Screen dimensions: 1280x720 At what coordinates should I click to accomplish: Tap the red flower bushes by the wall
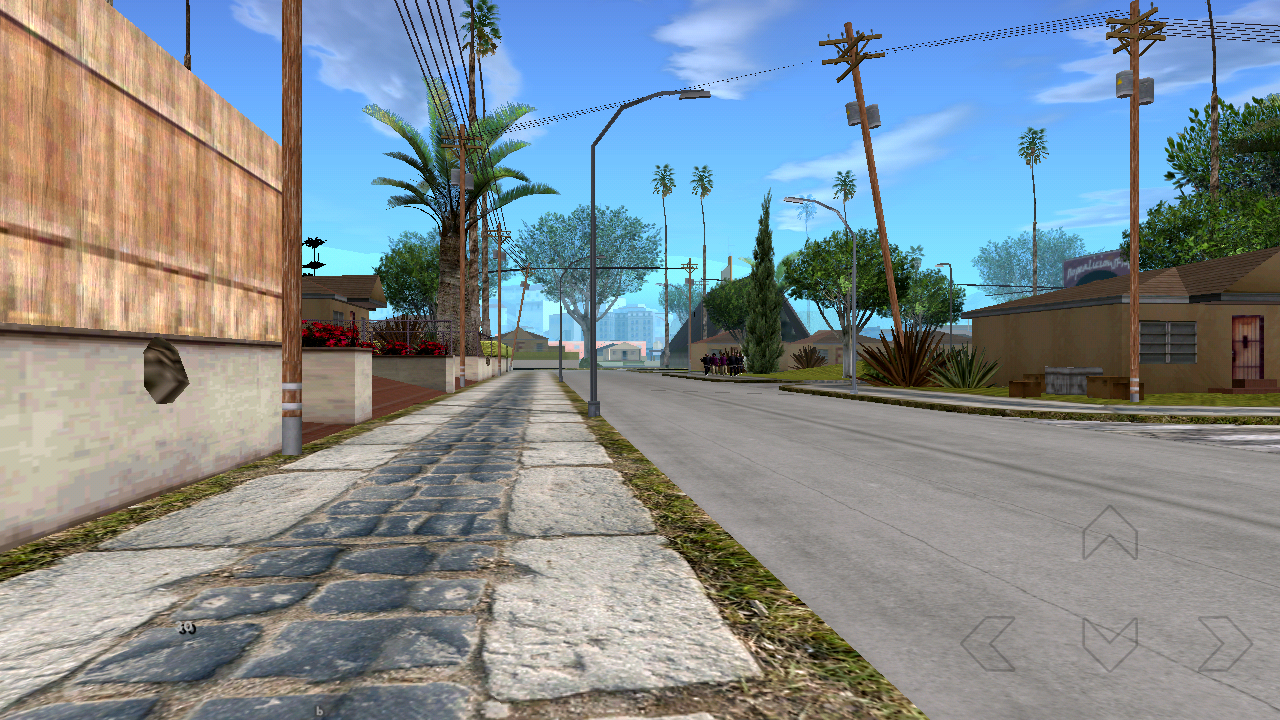point(330,335)
